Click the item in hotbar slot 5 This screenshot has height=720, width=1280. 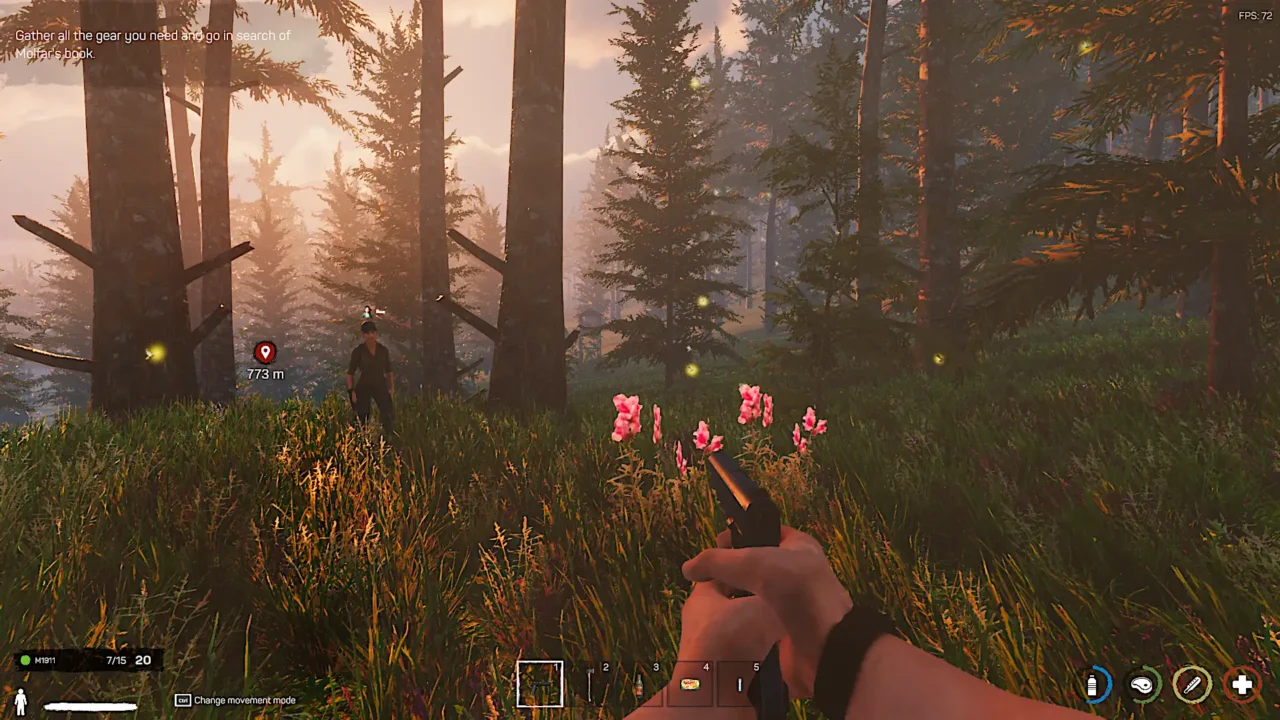point(740,685)
